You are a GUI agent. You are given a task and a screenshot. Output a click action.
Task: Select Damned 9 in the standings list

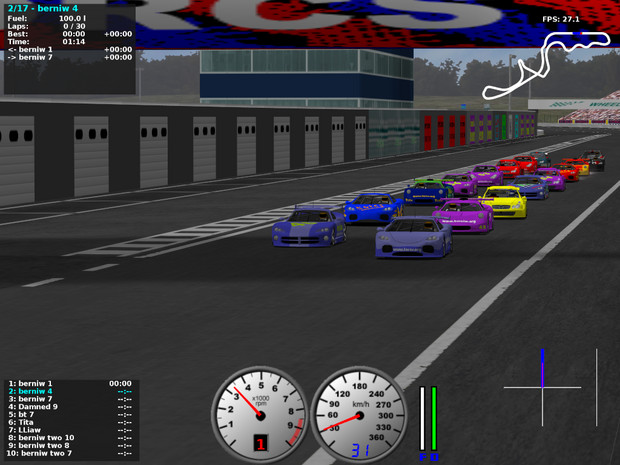pyautogui.click(x=34, y=406)
